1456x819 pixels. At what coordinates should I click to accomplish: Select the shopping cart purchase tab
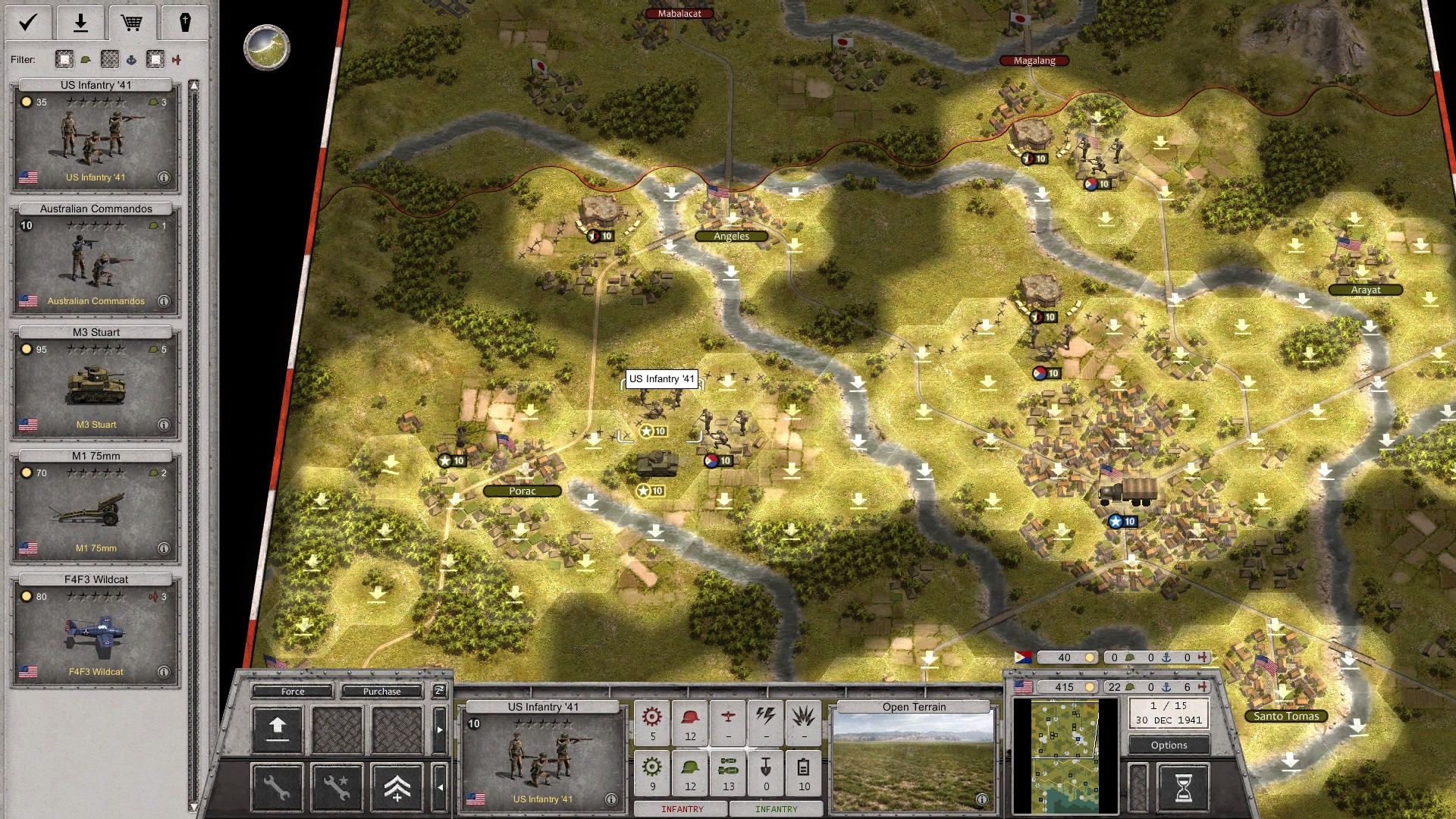tap(132, 23)
